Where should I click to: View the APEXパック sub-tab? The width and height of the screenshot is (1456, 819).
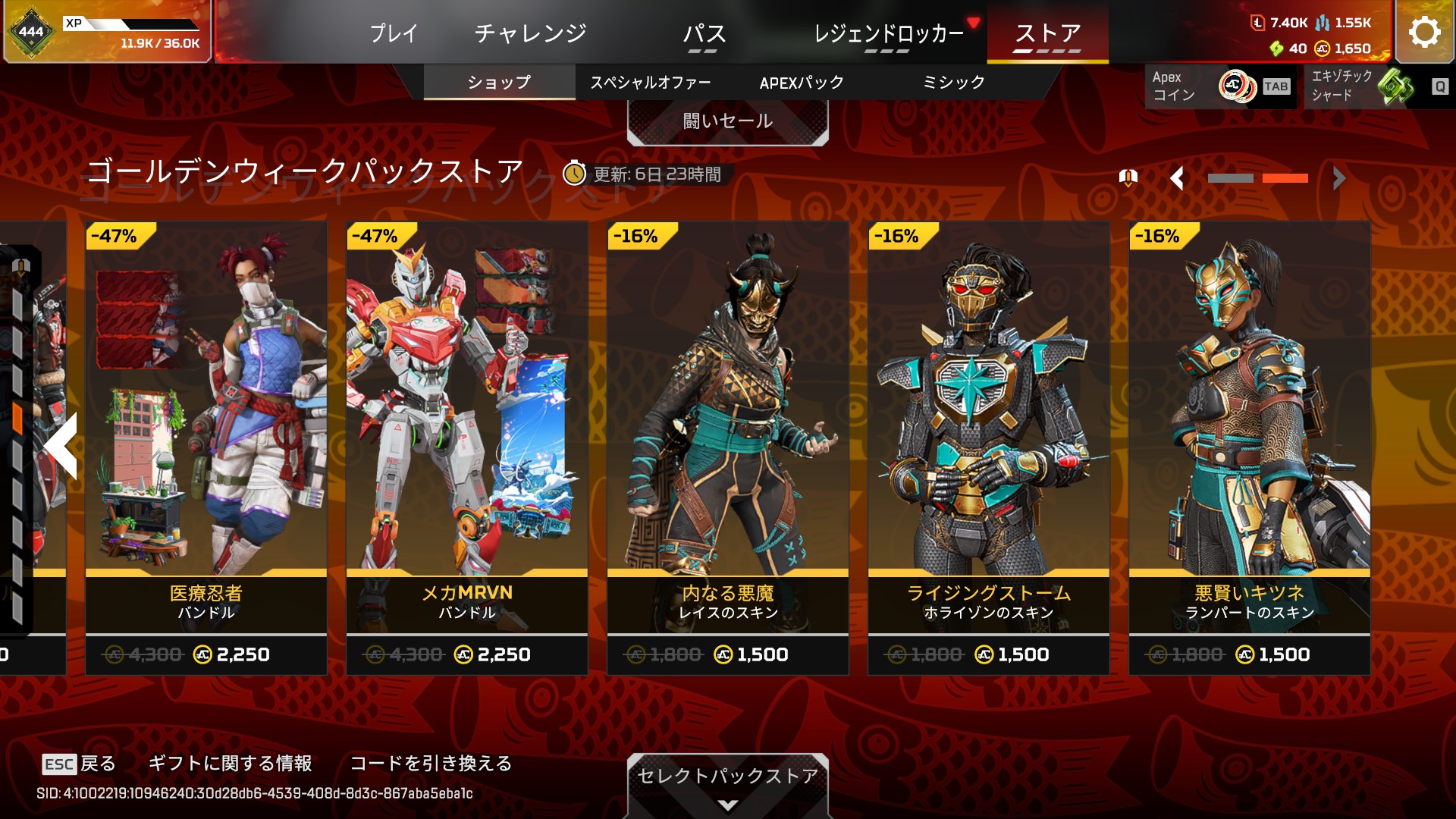click(x=802, y=82)
